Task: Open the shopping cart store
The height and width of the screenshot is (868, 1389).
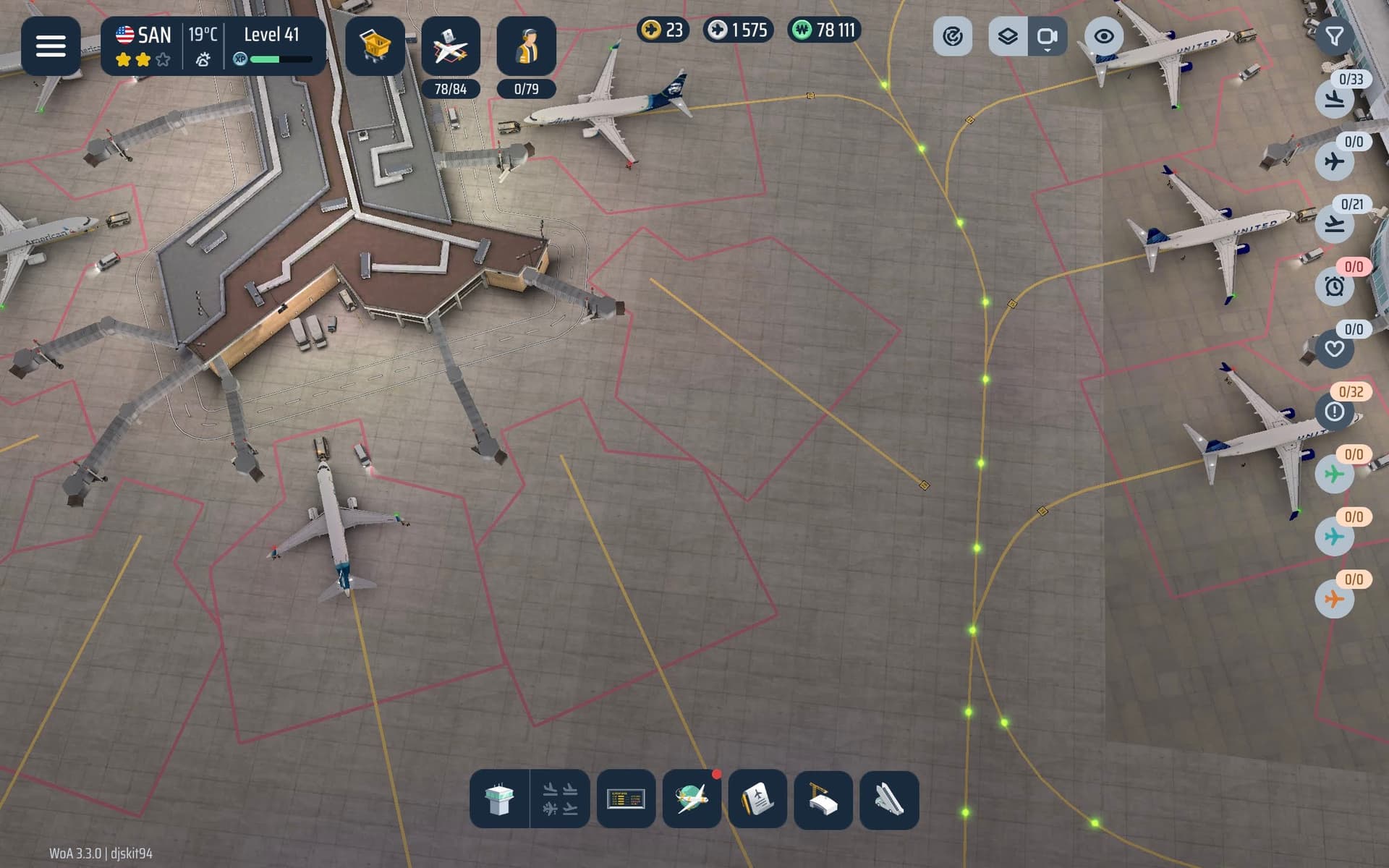Action: click(x=375, y=46)
